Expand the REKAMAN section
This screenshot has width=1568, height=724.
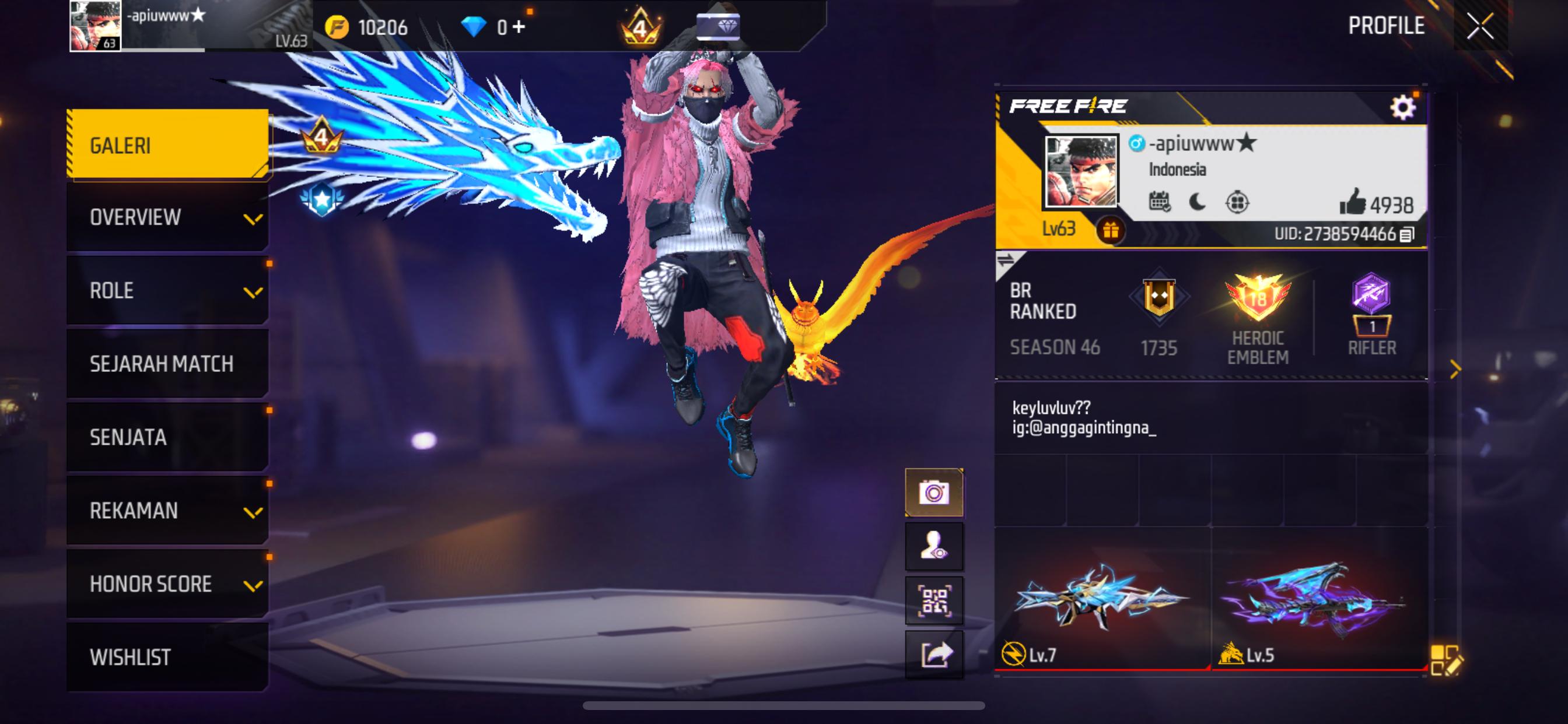pyautogui.click(x=167, y=511)
